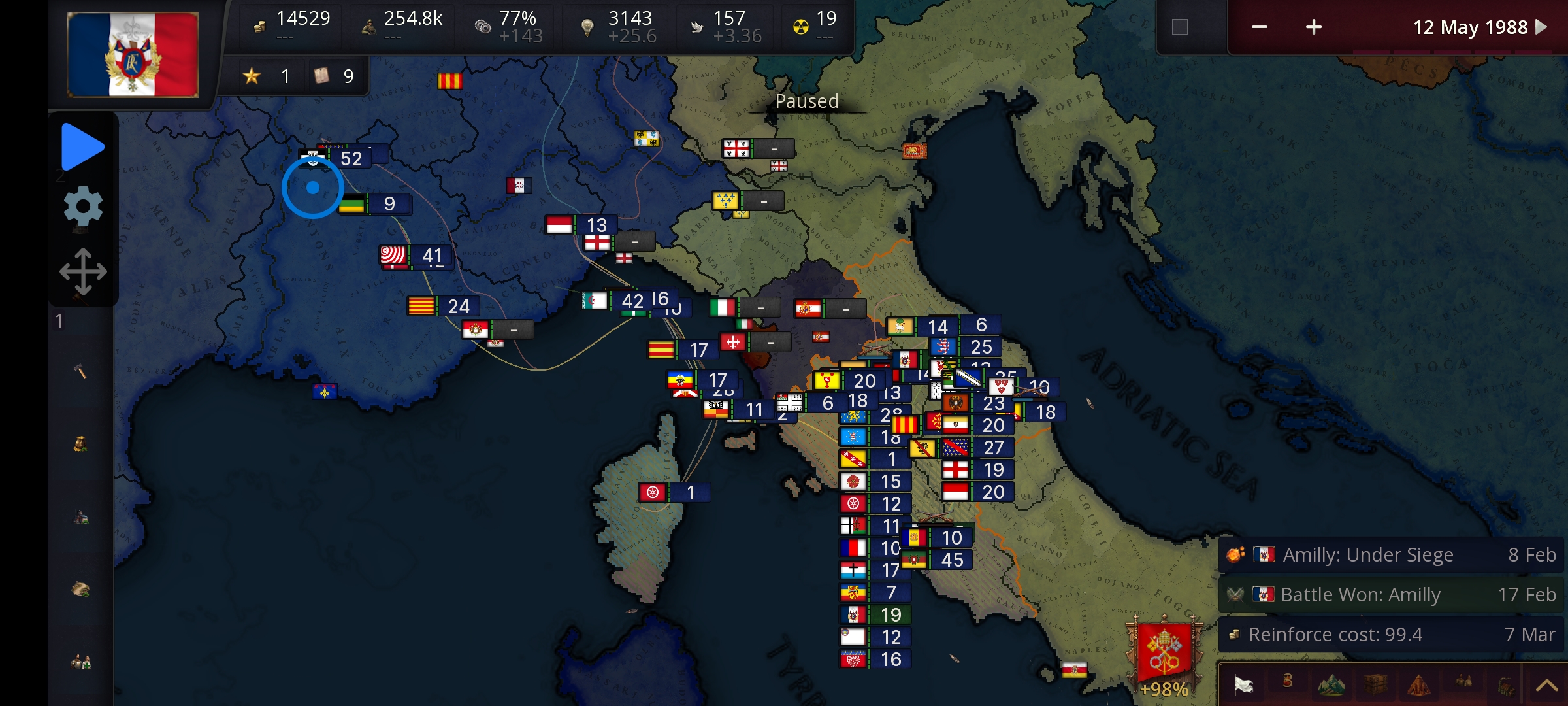Screen dimensions: 1568x706
Task: Toggle the empty checkbox near zoom controls
Action: [x=1180, y=27]
